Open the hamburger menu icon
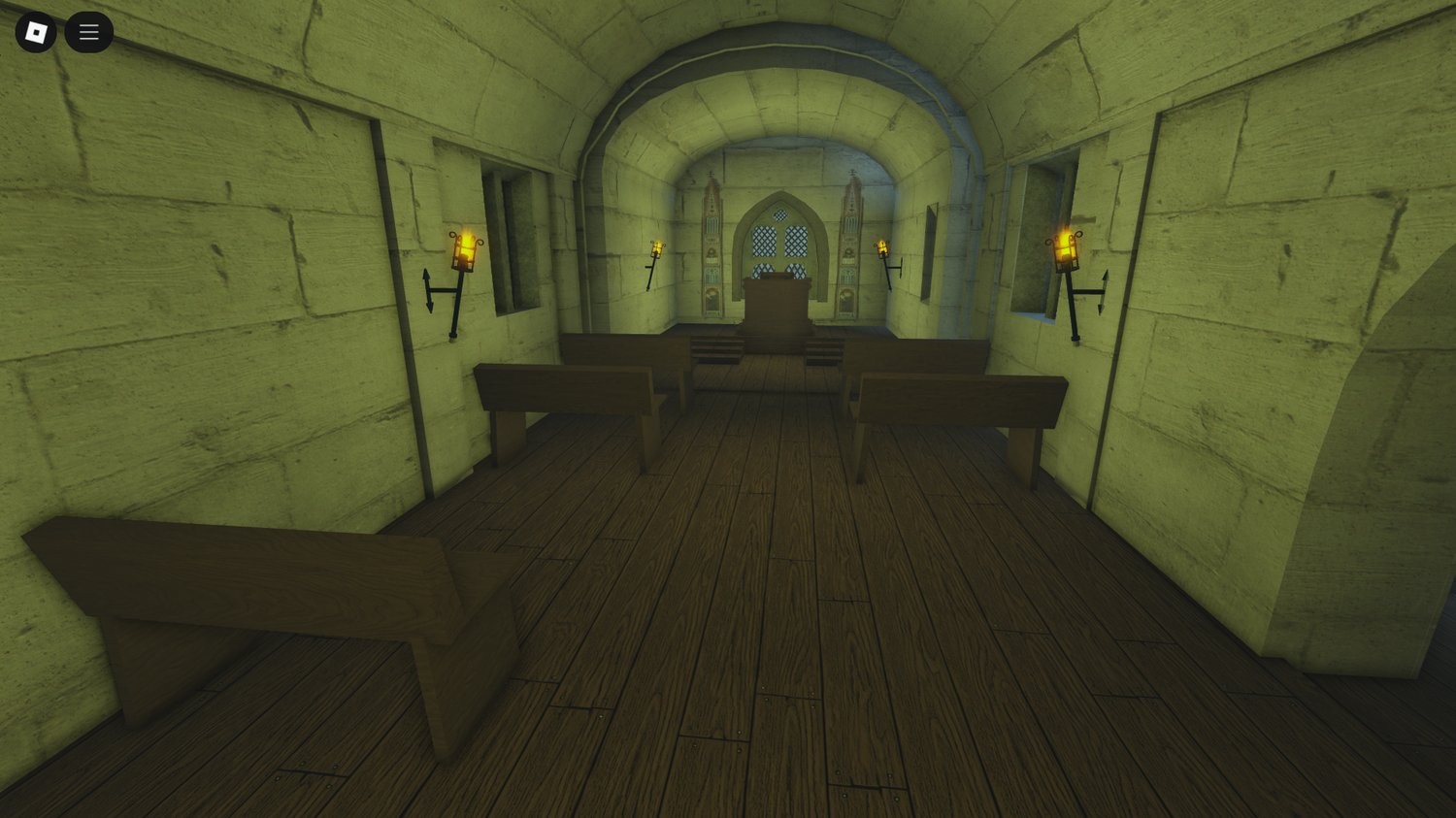 click(88, 31)
